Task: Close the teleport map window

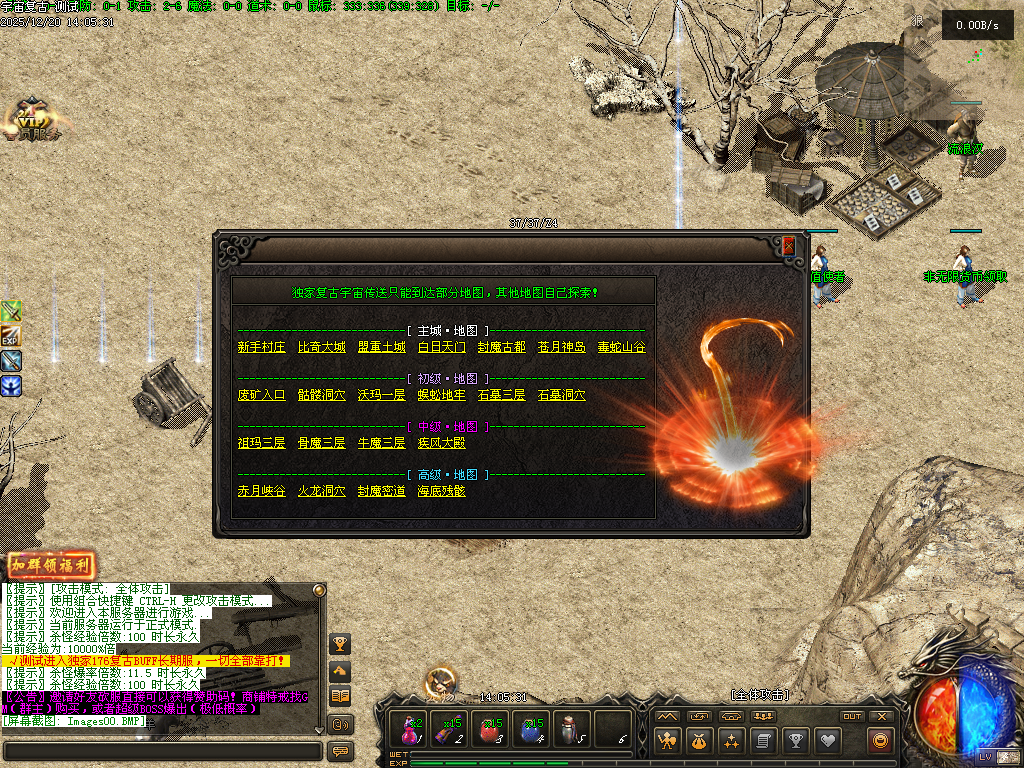Action: tap(788, 245)
